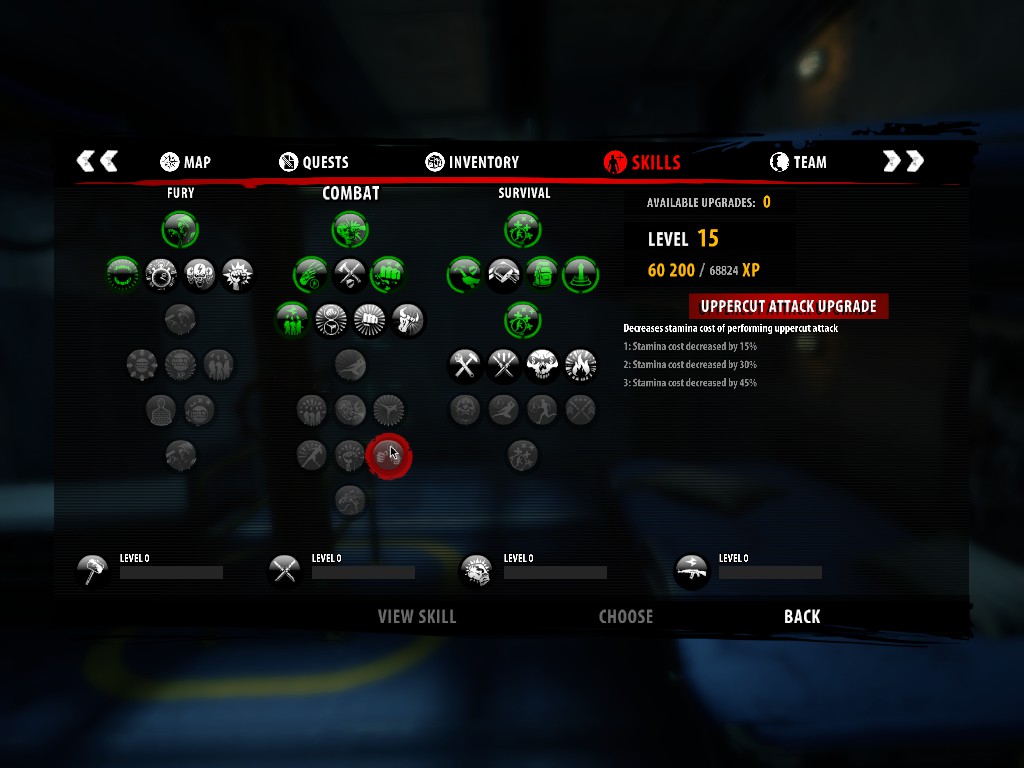
Task: Open the Map tab
Action: tap(186, 162)
